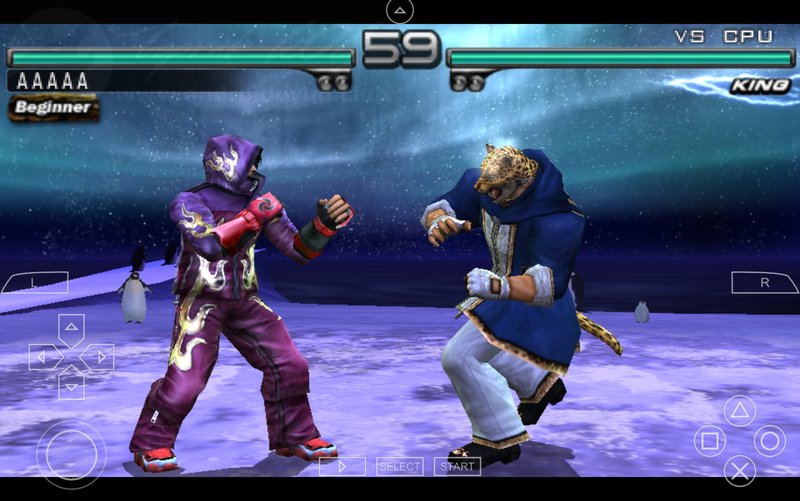Open the emulator menu with the top arrow

(399, 11)
